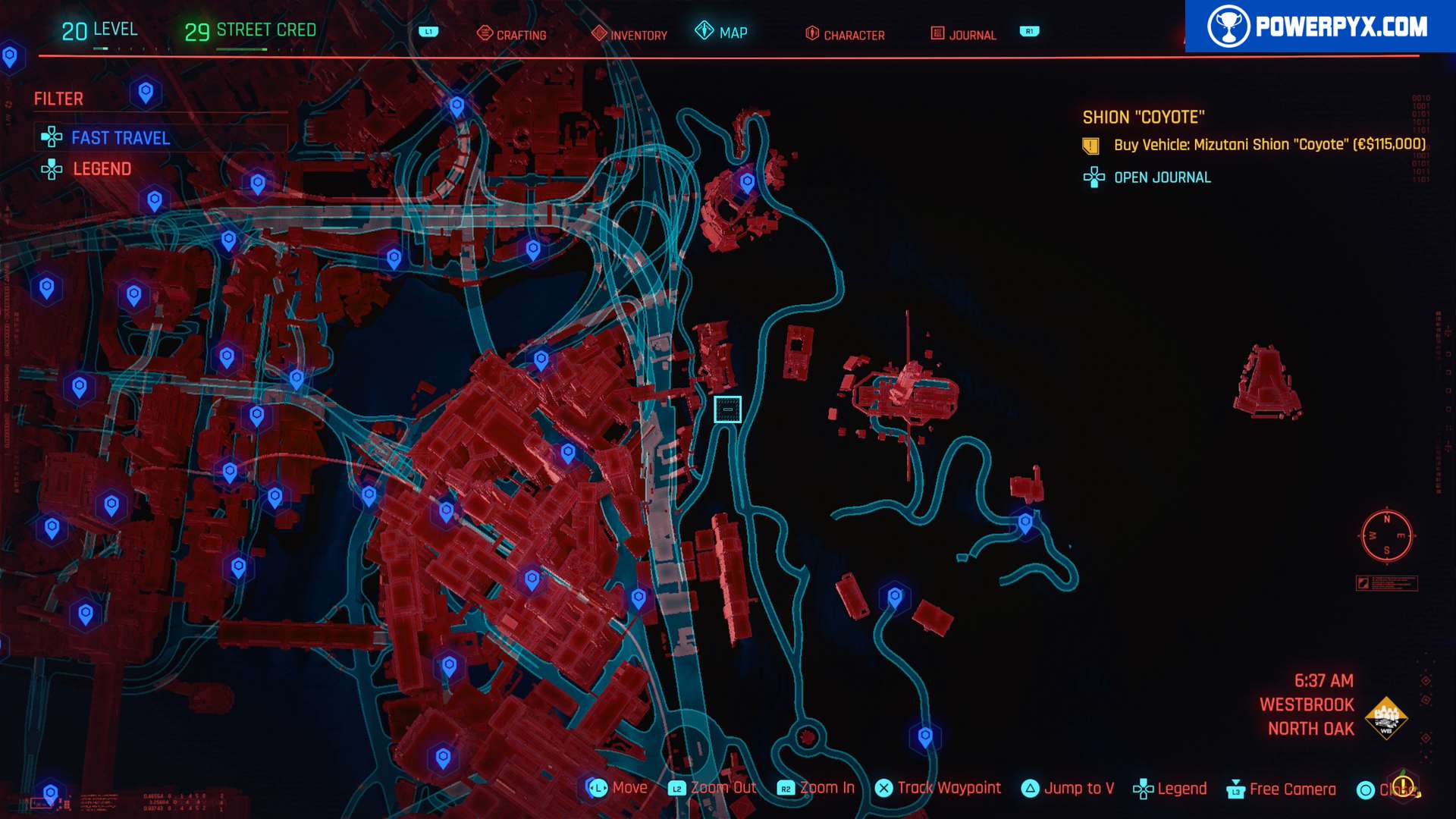Open the Inventory tab
The image size is (1456, 819).
[629, 34]
